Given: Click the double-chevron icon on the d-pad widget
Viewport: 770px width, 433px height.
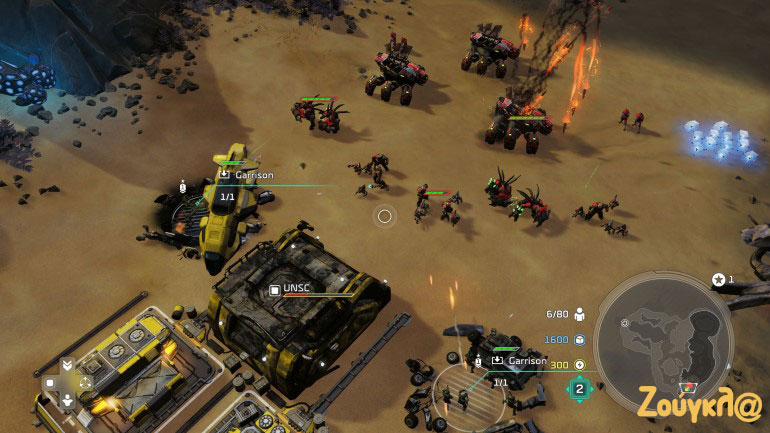Looking at the screenshot, I should pos(67,364).
